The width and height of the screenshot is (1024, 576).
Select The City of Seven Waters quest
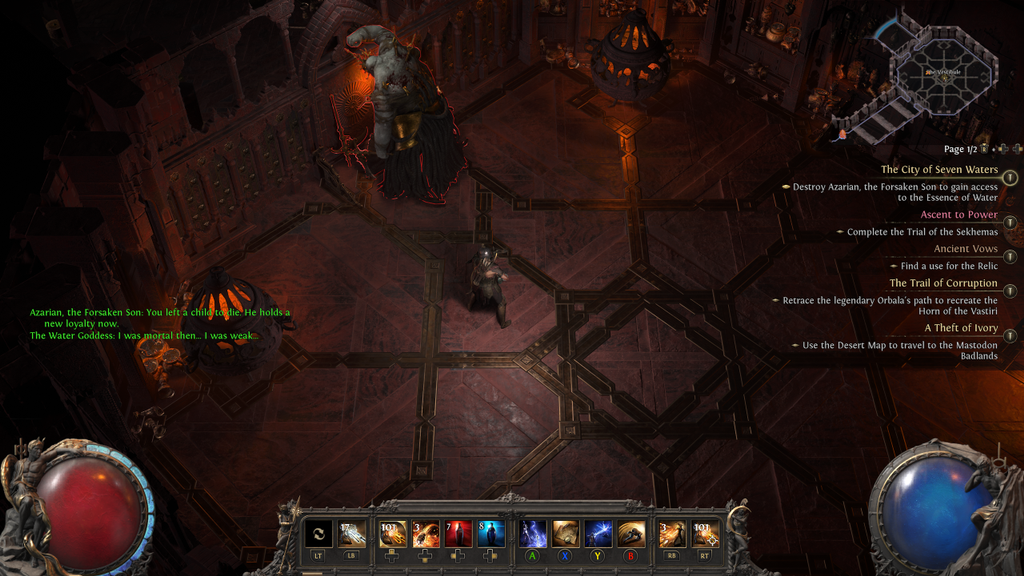(x=939, y=170)
